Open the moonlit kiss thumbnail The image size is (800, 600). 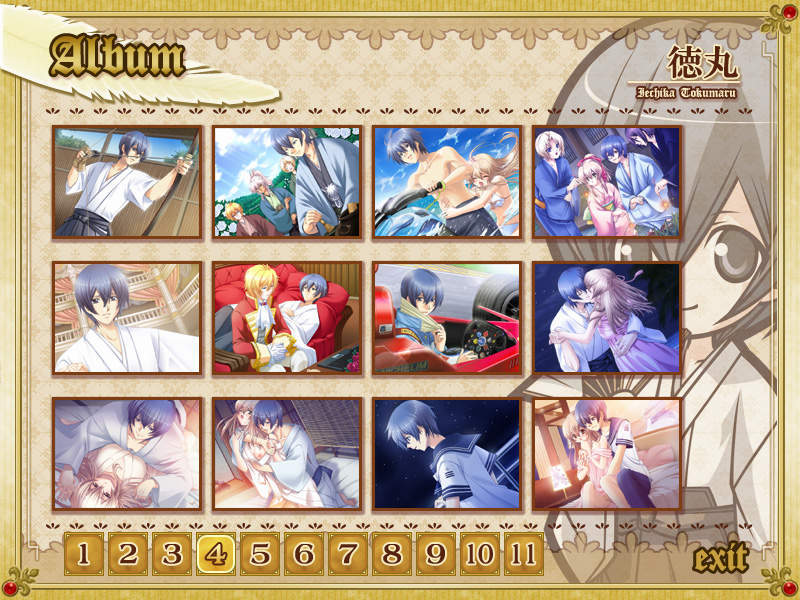(607, 318)
